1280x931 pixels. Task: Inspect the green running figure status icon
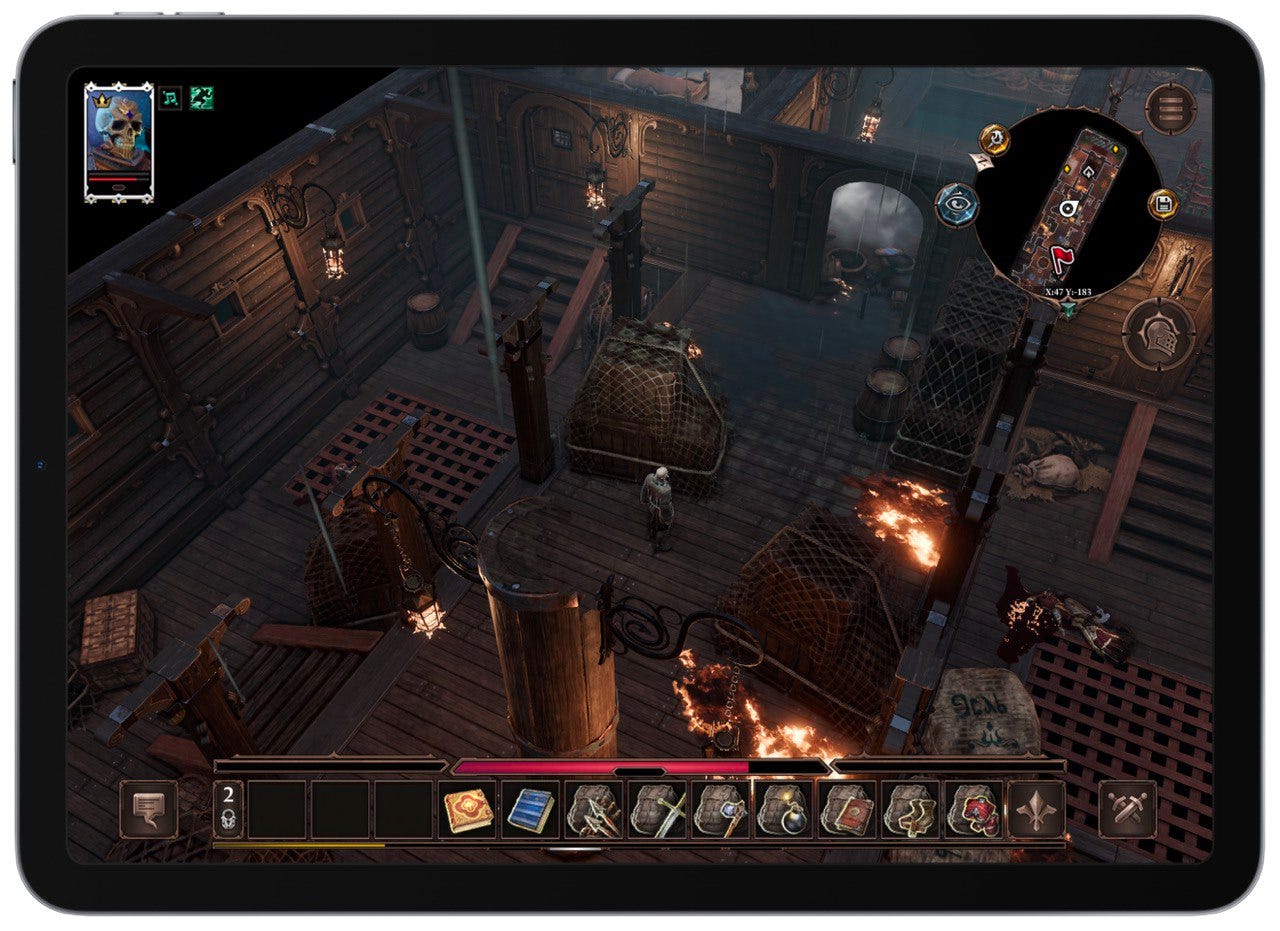point(202,98)
